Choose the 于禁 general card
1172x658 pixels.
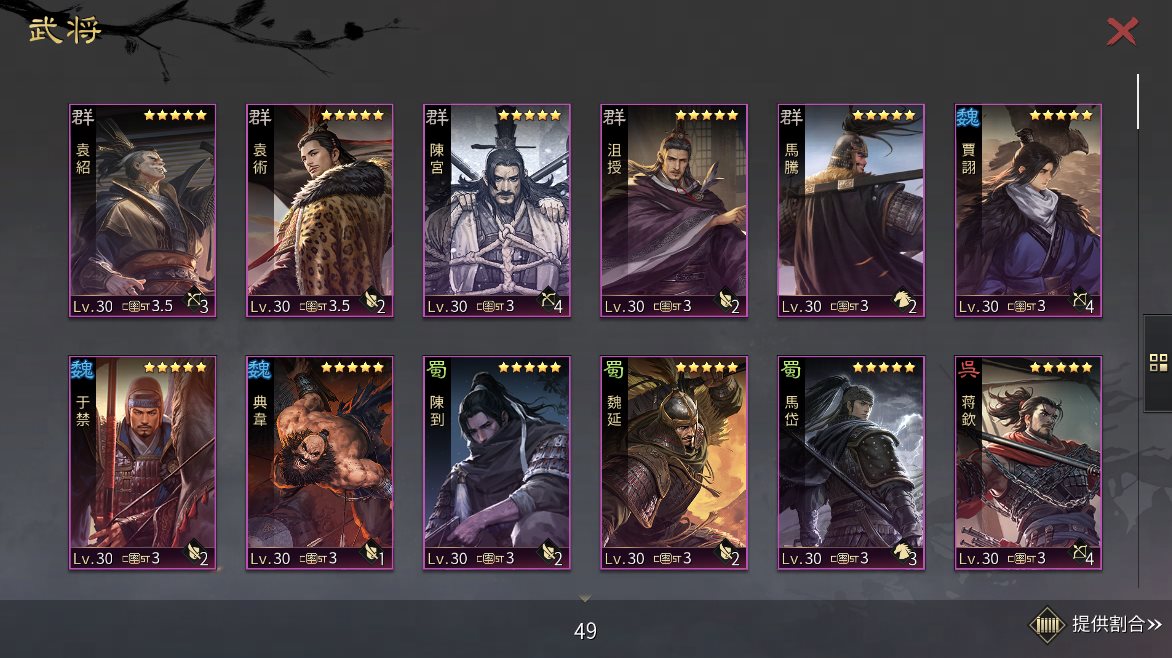[x=142, y=462]
